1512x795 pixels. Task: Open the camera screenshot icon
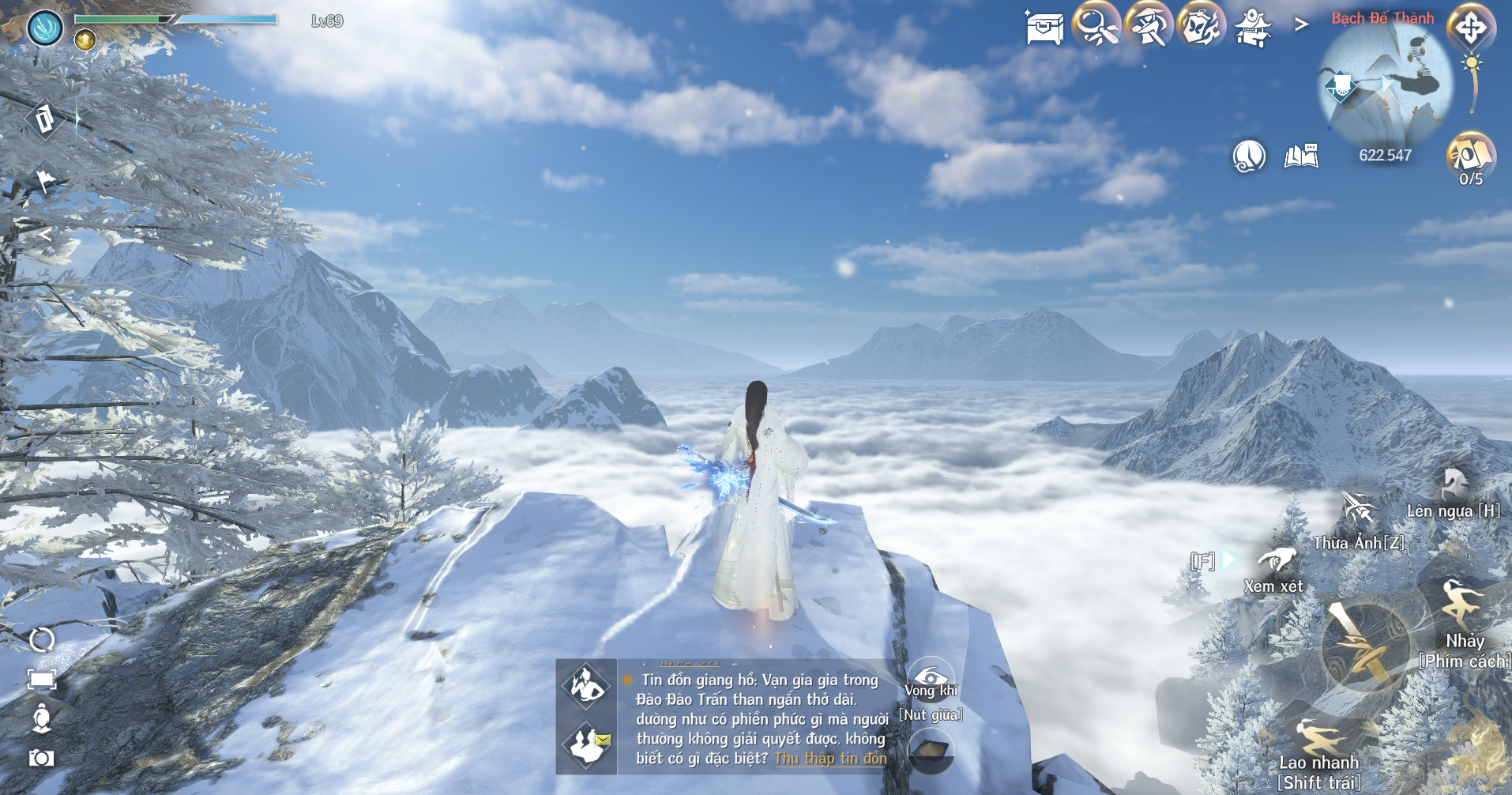(41, 758)
